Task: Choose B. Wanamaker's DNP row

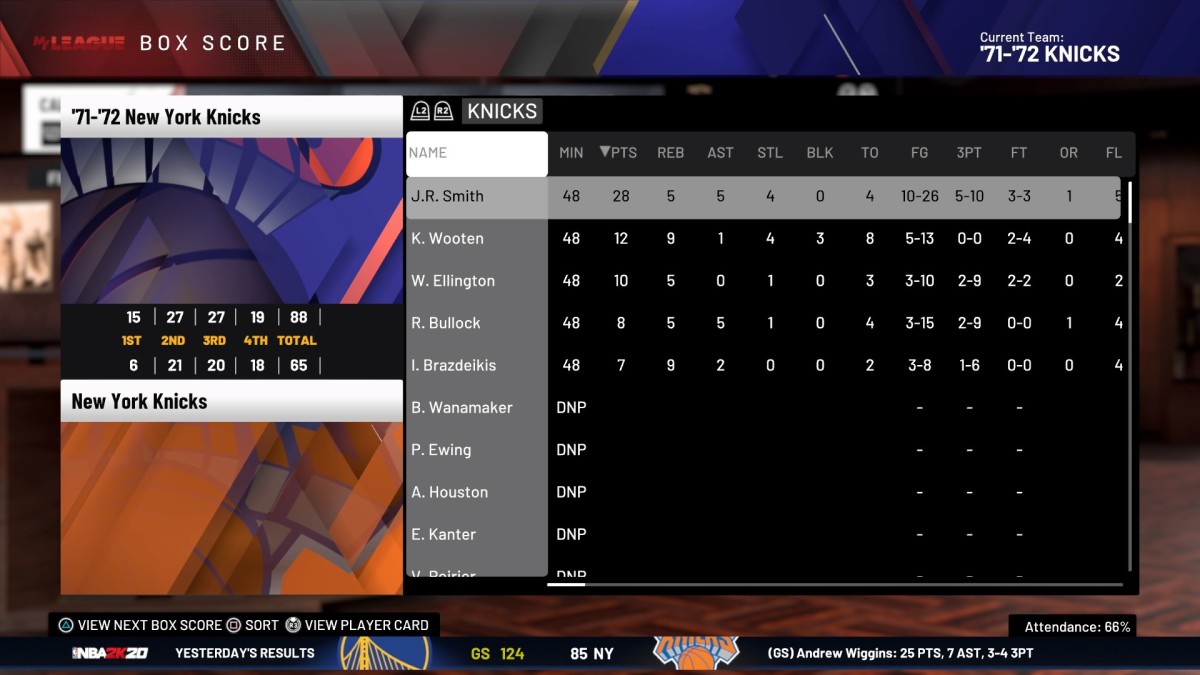Action: click(461, 408)
